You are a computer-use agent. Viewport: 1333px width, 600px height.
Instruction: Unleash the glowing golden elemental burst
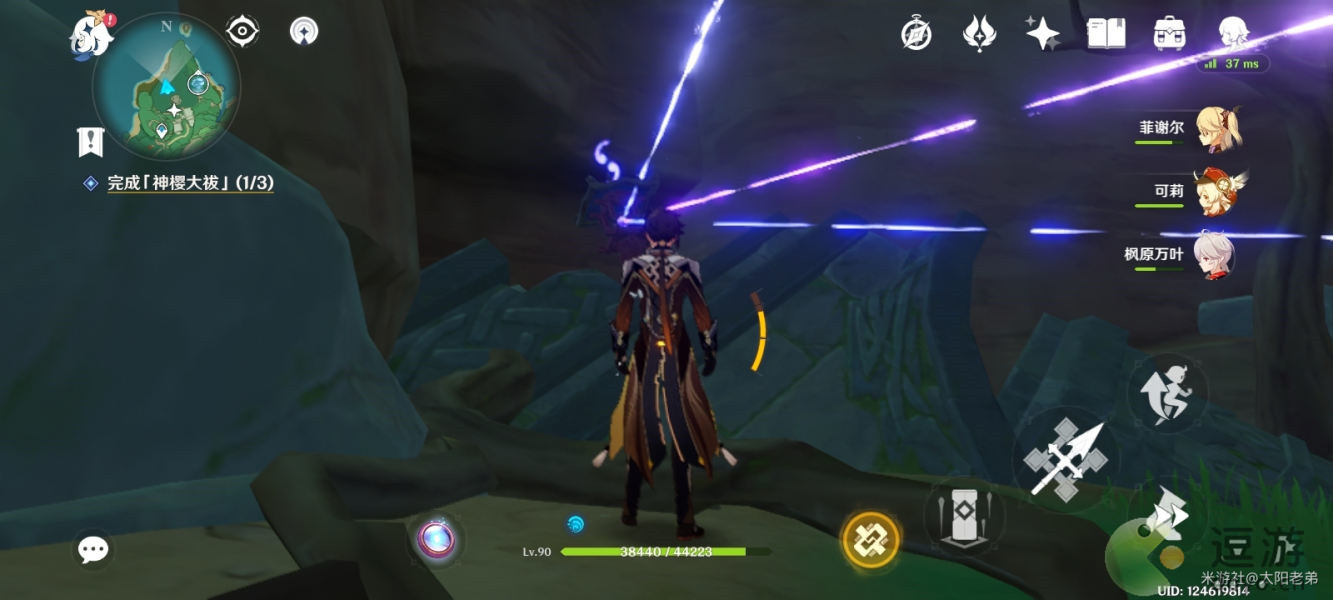pyautogui.click(x=870, y=540)
